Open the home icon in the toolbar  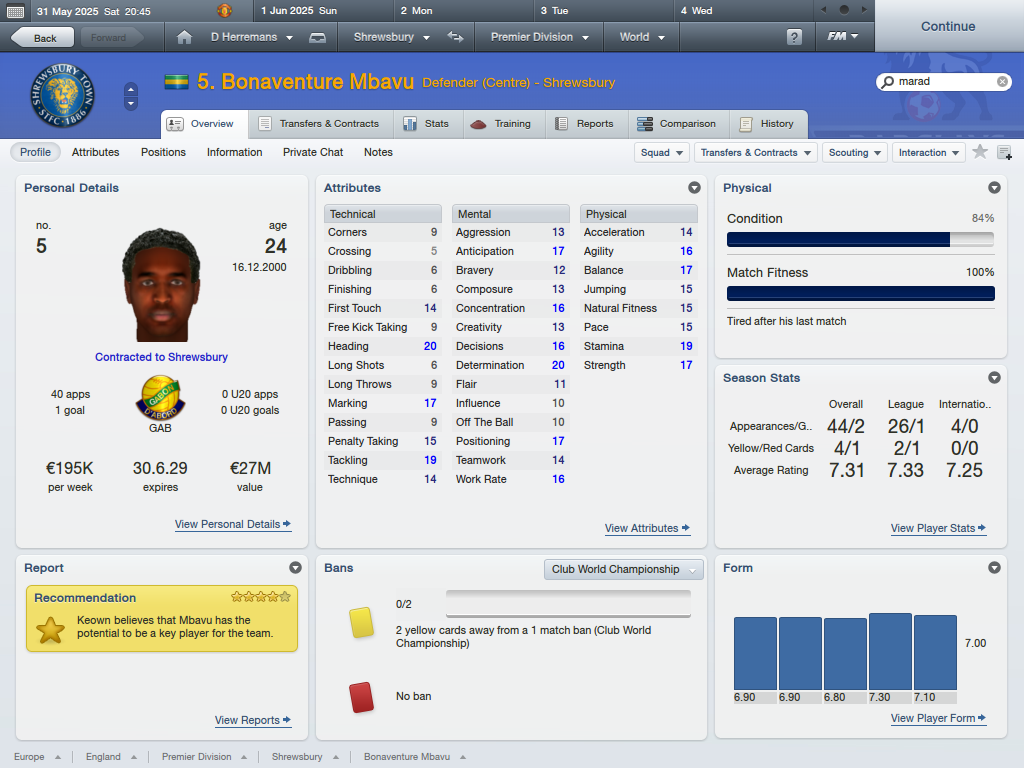pyautogui.click(x=184, y=37)
